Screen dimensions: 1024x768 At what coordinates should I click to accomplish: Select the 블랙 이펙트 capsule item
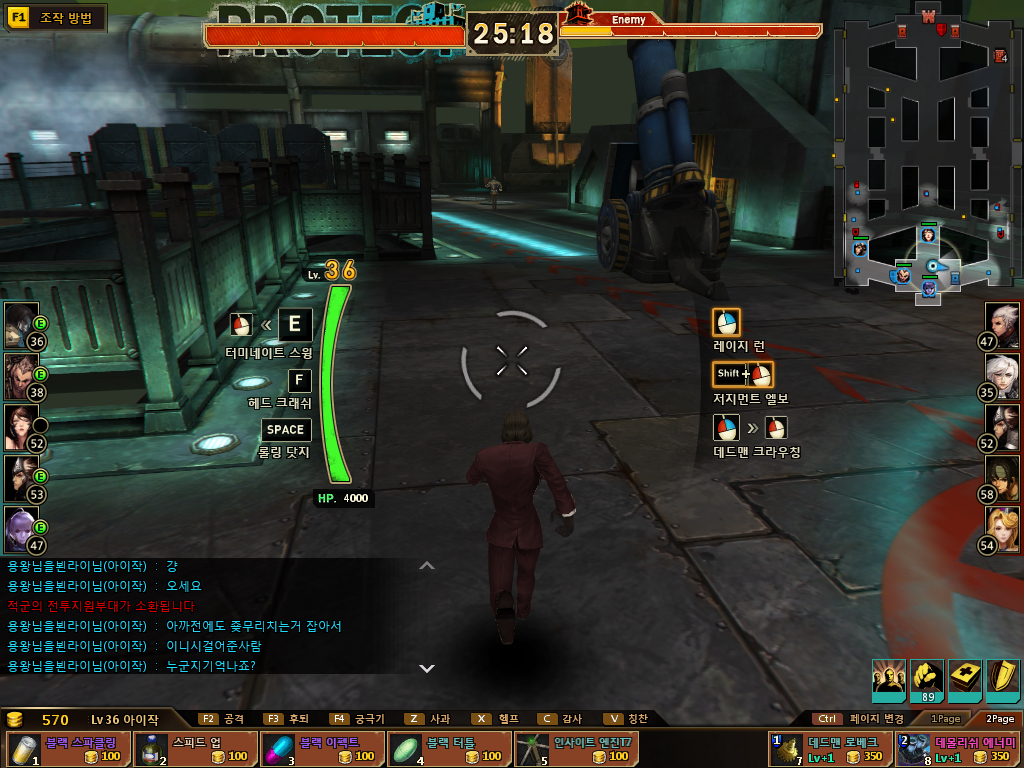click(319, 749)
